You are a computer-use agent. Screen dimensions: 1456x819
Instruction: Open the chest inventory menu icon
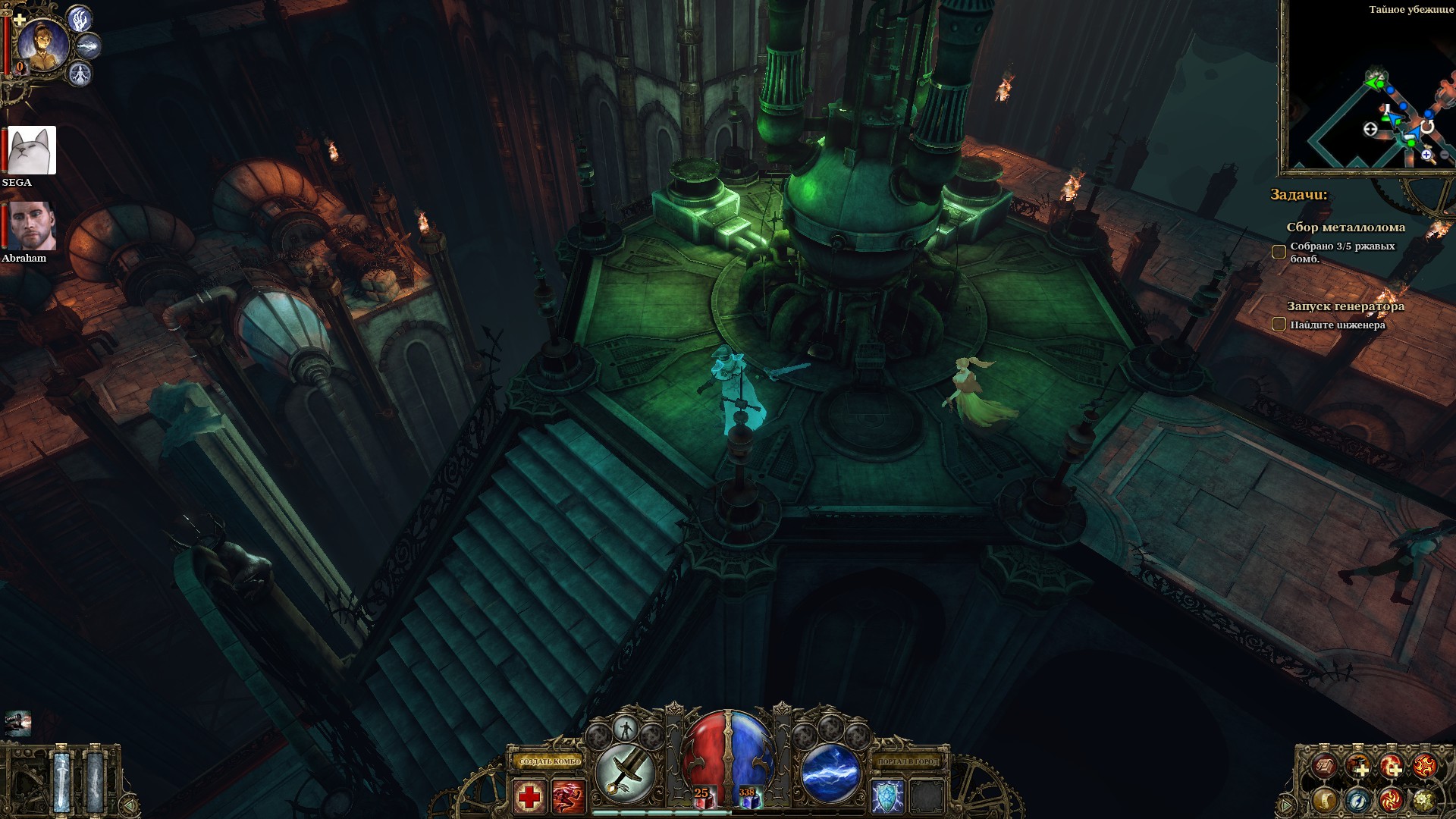(x=1325, y=766)
